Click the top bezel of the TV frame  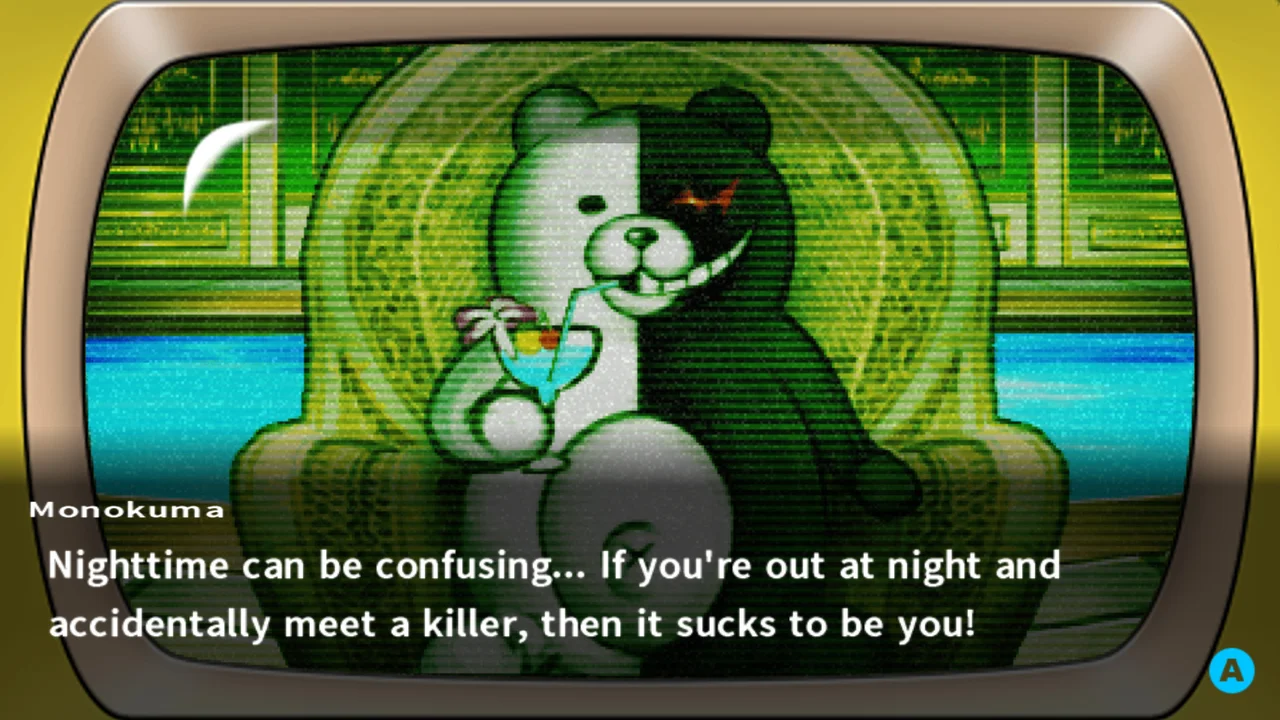[x=640, y=20]
